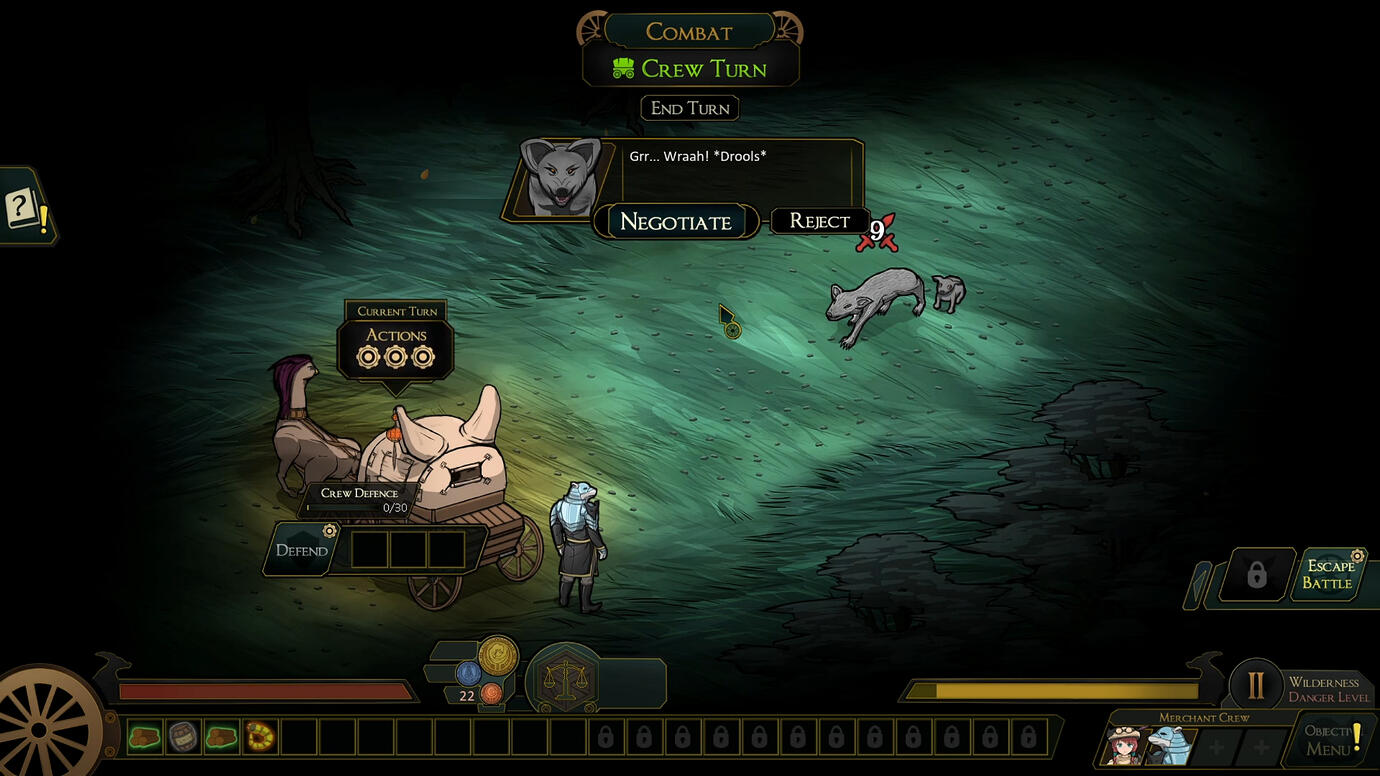Screen dimensions: 1380x776
Task: Activate the Defend action
Action: (x=302, y=550)
